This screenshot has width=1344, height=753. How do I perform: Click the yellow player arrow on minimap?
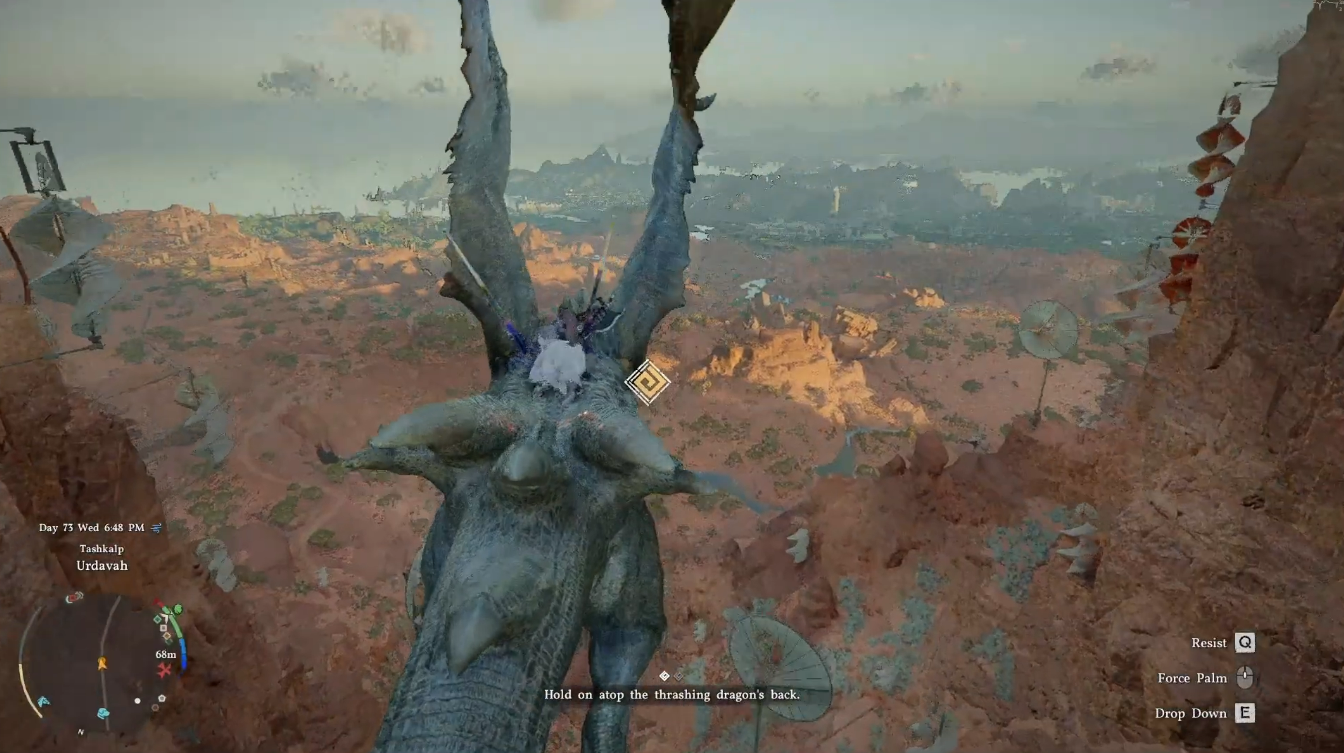coord(102,663)
